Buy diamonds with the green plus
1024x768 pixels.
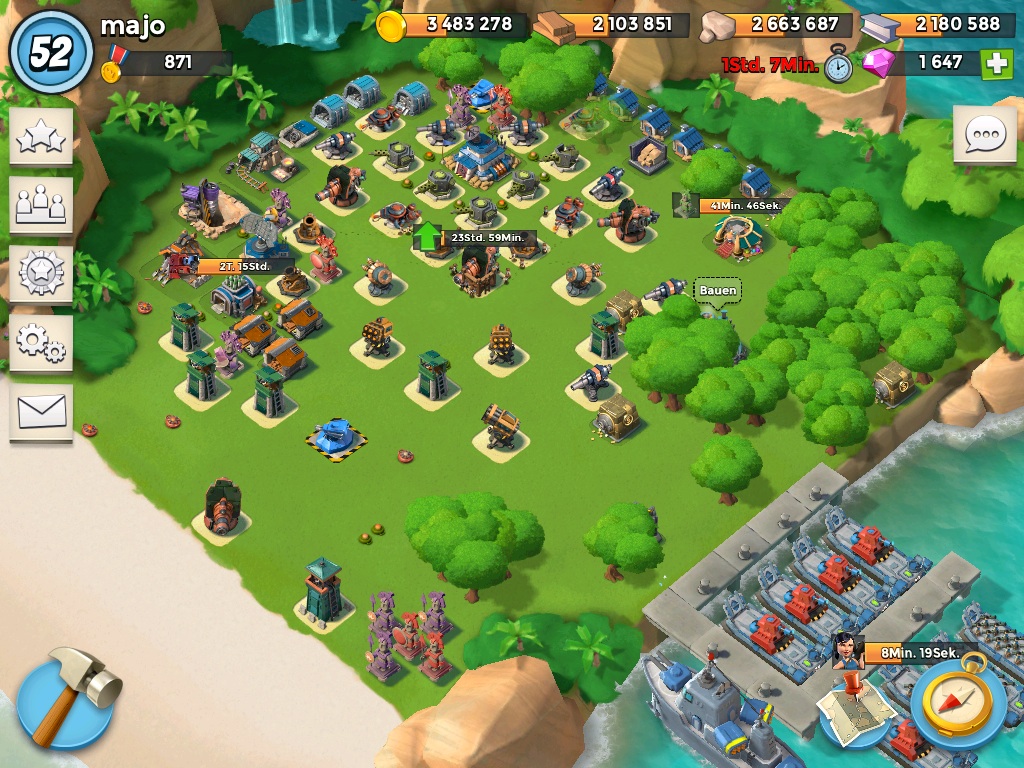(996, 63)
